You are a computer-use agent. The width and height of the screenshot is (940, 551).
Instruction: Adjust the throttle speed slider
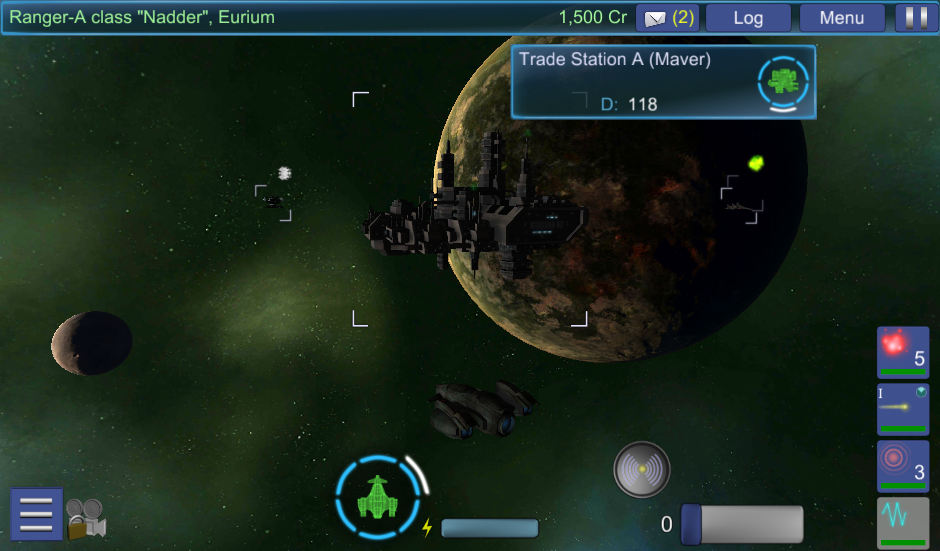coord(742,525)
